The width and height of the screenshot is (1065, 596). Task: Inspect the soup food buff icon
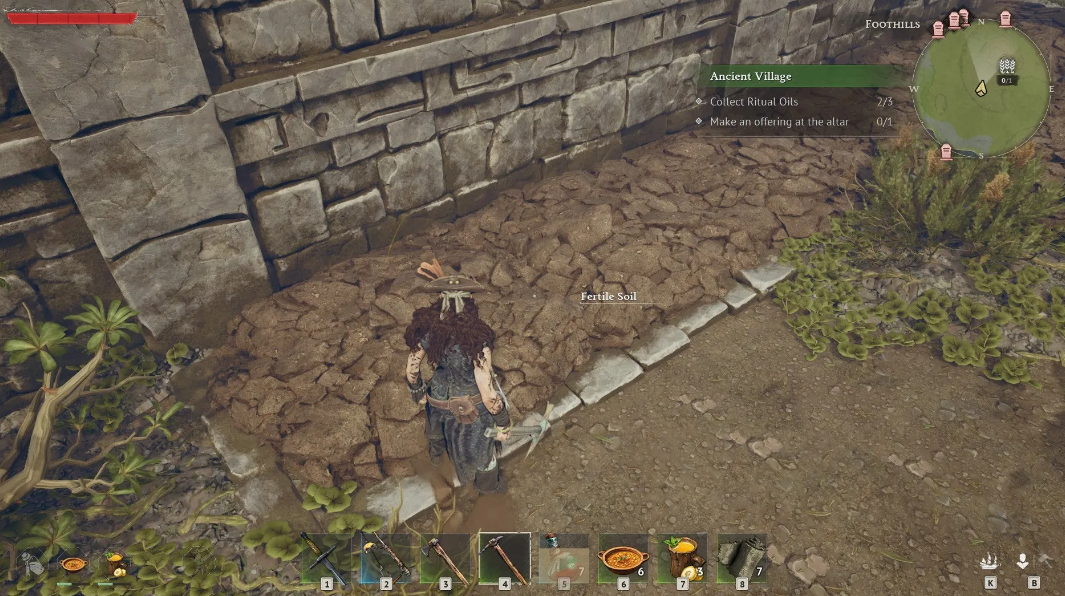pos(72,565)
